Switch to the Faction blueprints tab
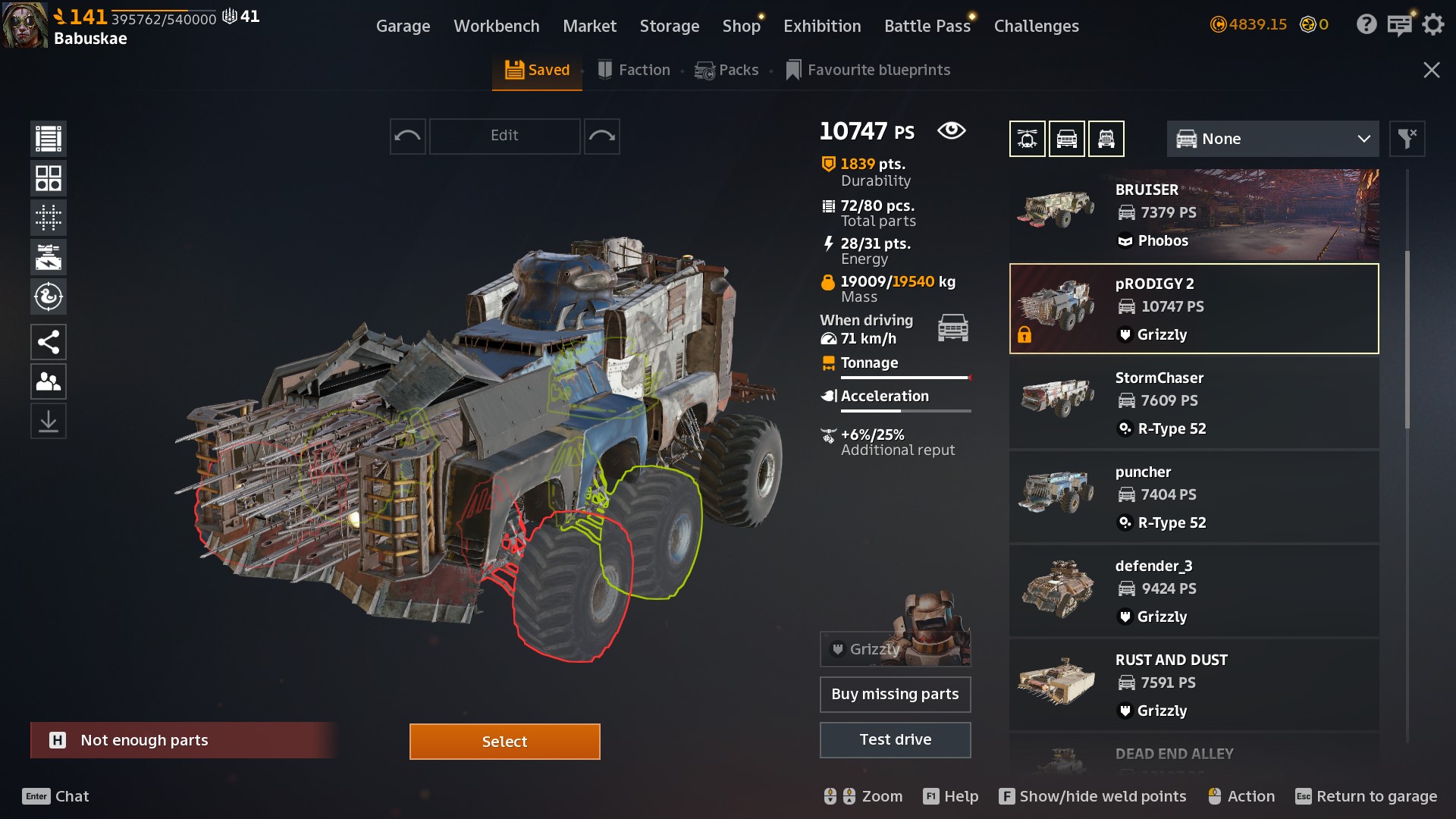 [634, 70]
